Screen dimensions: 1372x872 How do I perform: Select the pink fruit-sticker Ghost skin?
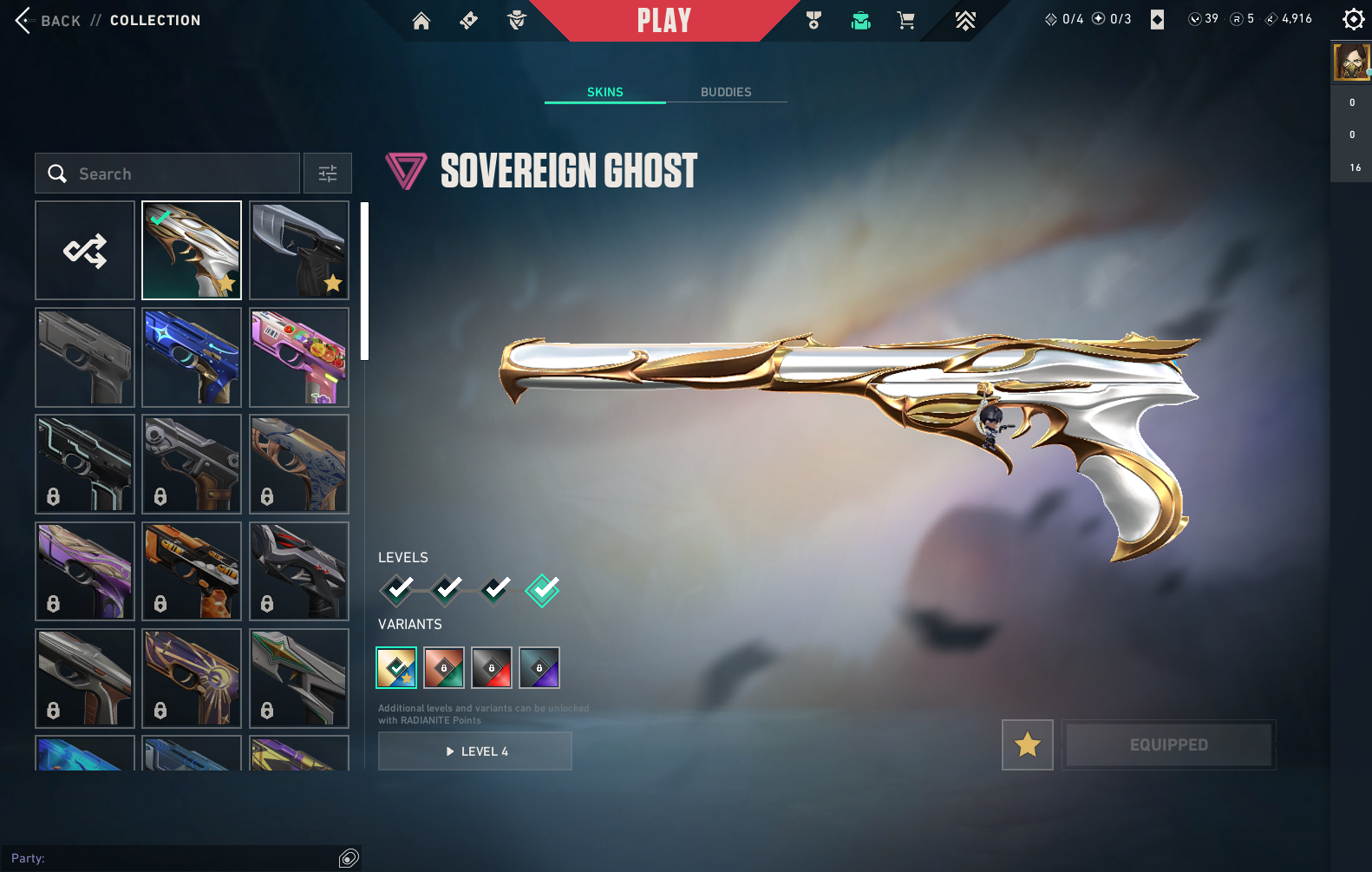(x=299, y=357)
